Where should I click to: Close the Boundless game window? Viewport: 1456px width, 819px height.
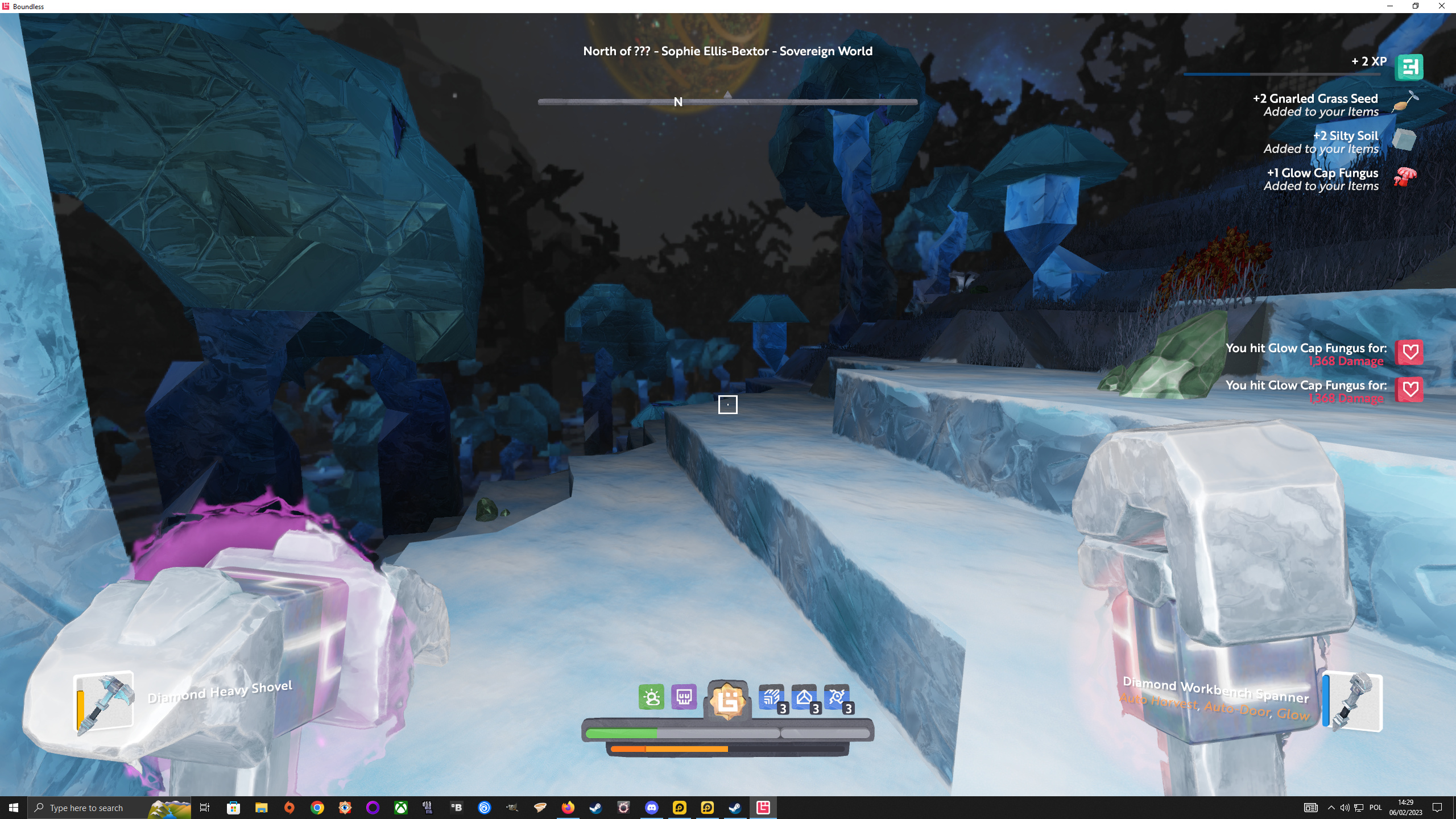[x=1441, y=6]
